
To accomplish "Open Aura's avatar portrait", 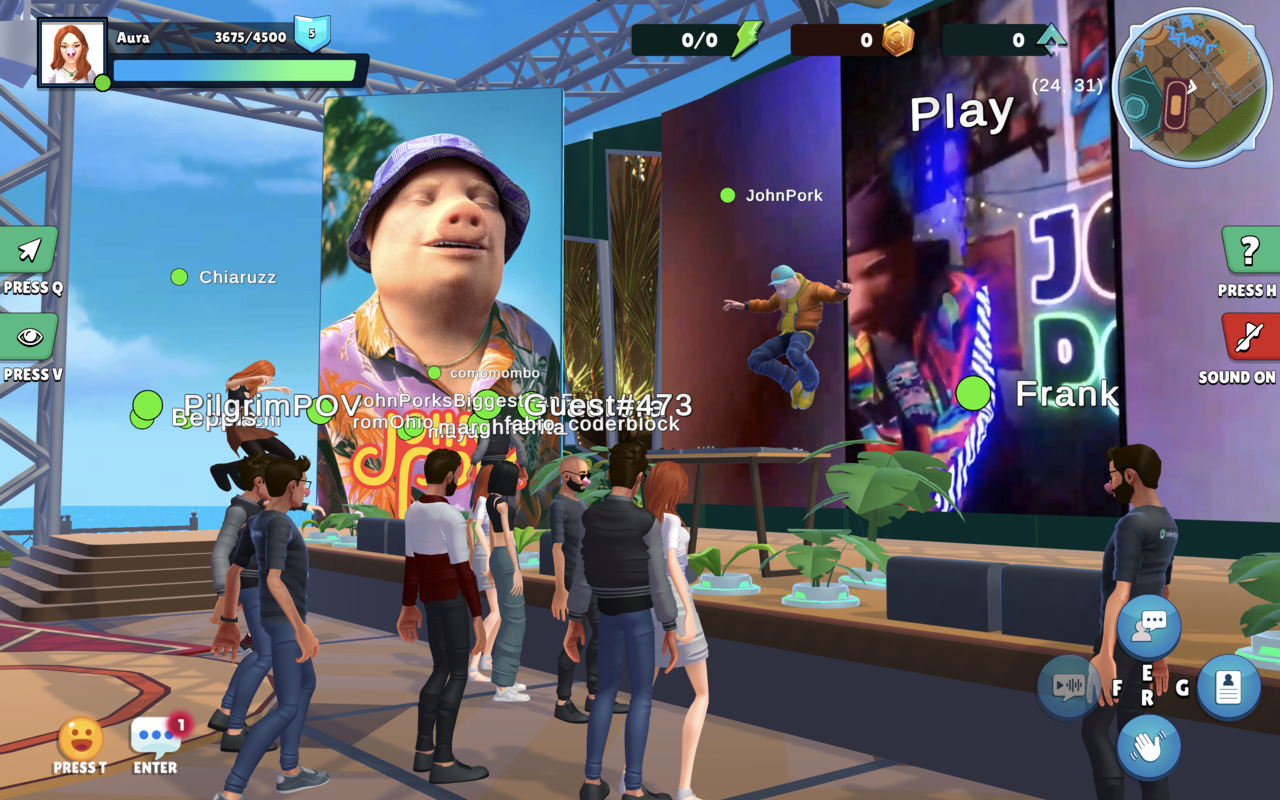I will click(x=72, y=53).
